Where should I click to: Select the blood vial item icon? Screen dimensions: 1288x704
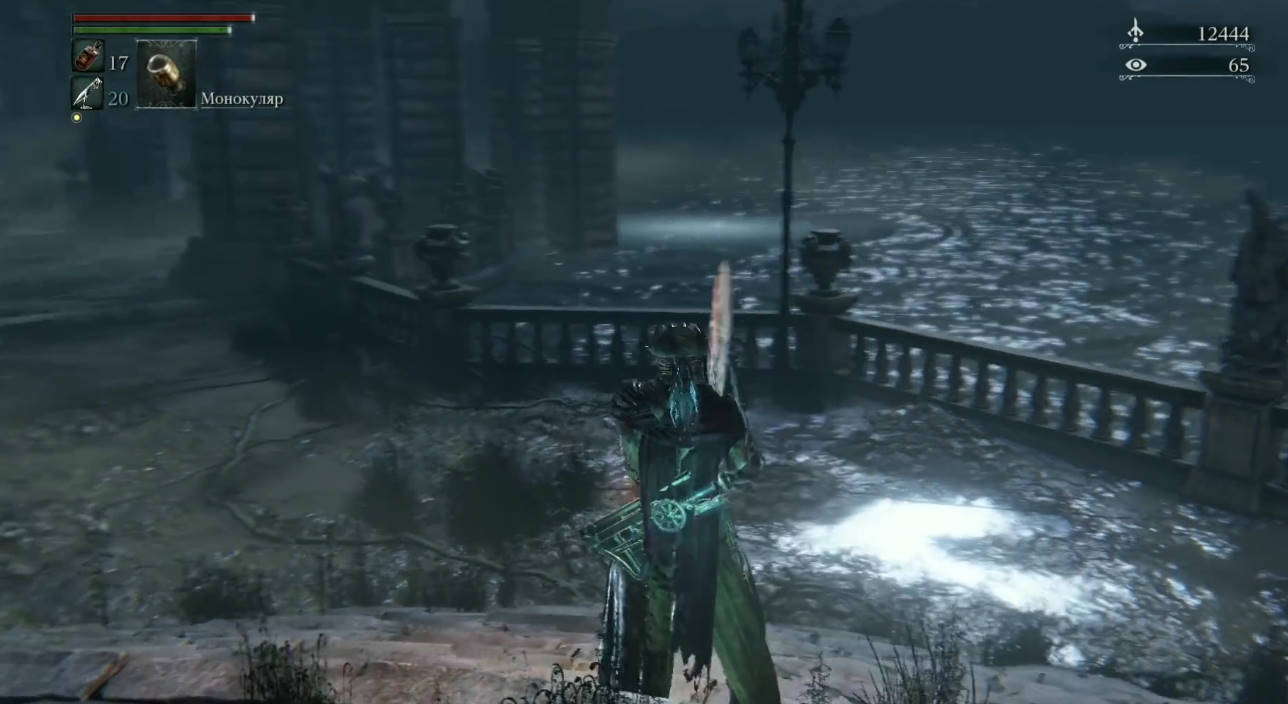point(88,56)
